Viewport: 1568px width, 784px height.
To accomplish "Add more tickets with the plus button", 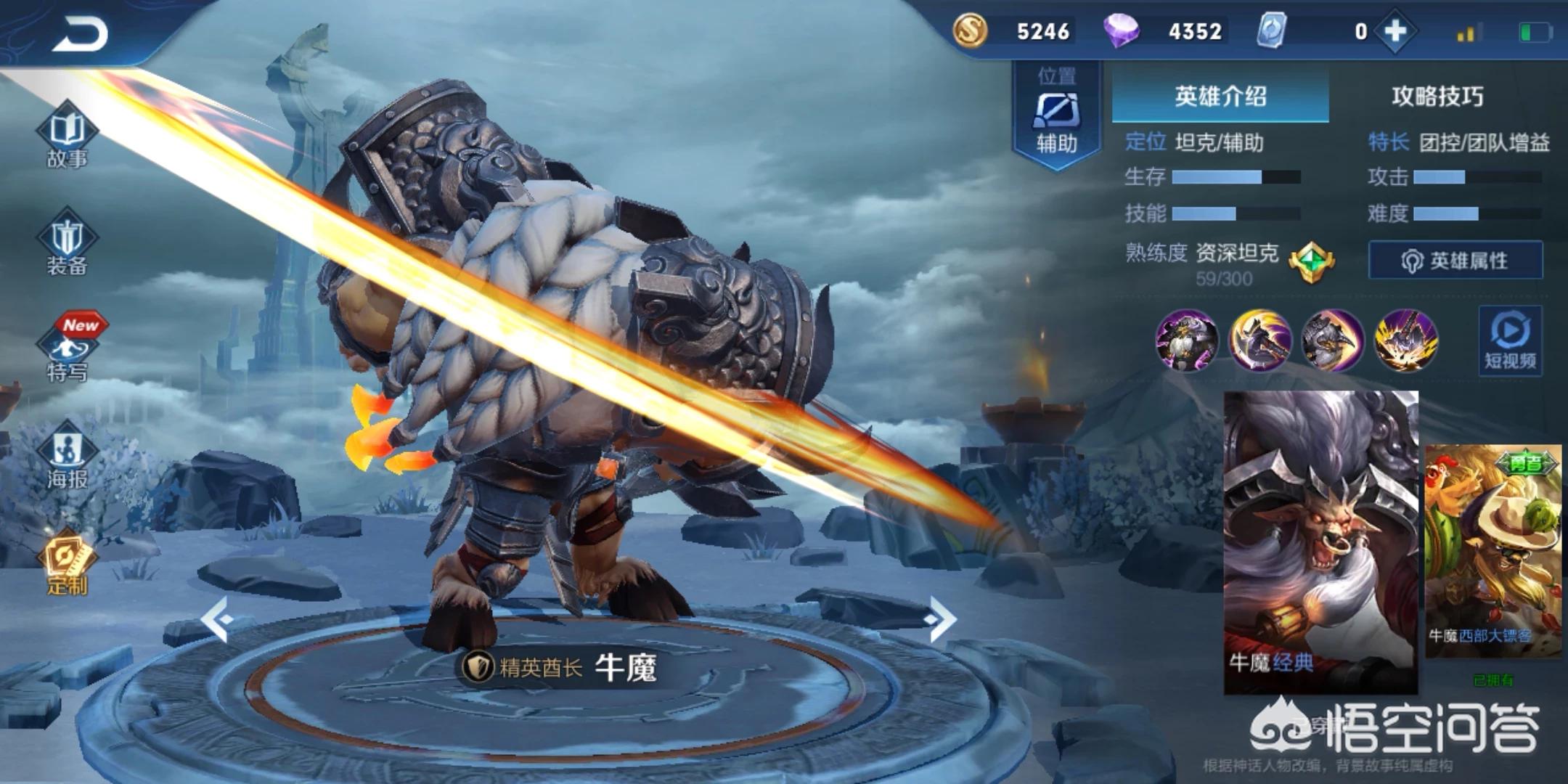I will (1395, 31).
